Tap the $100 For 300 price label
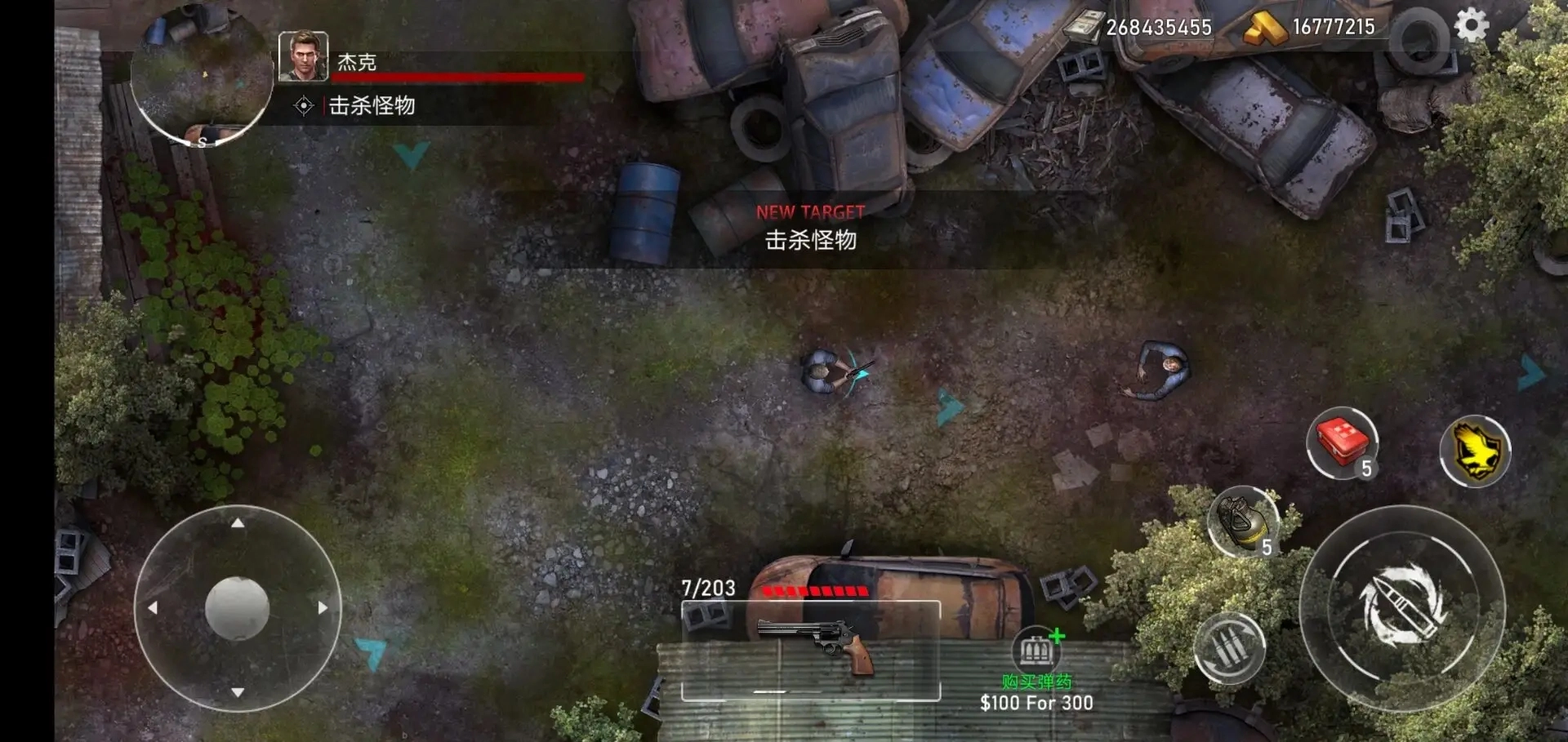 point(1036,703)
